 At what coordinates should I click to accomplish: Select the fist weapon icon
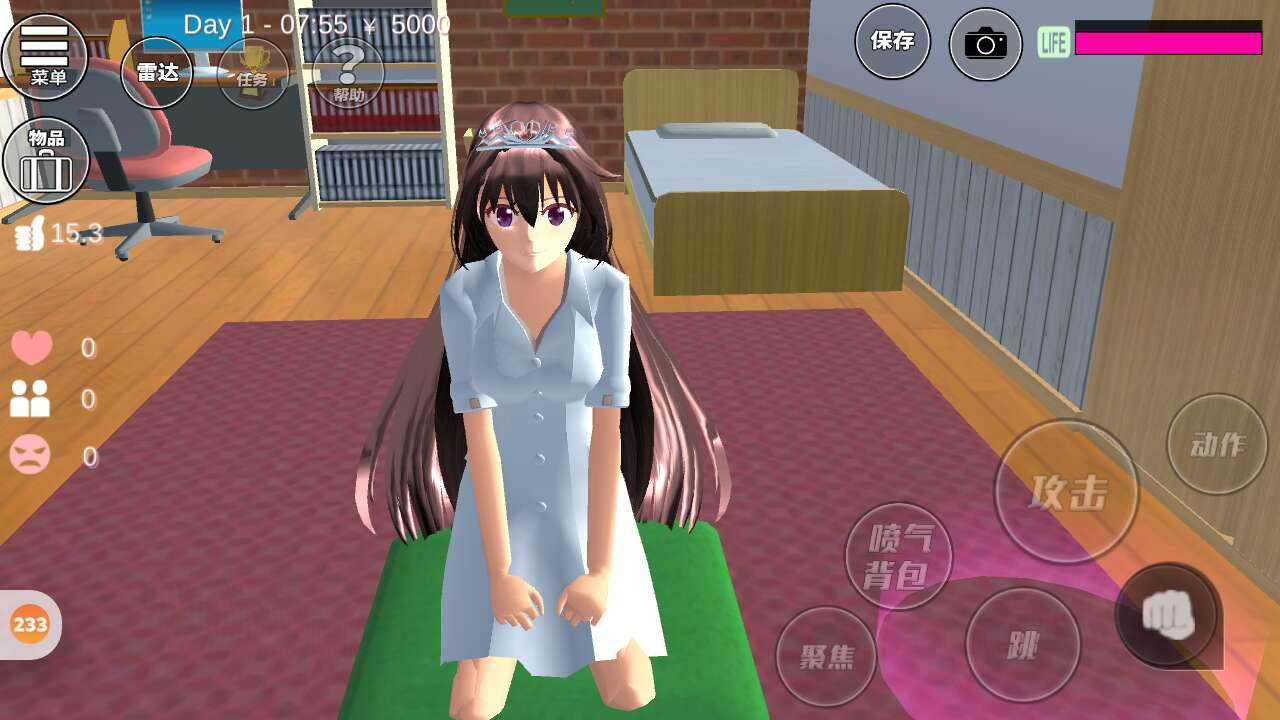(1167, 614)
